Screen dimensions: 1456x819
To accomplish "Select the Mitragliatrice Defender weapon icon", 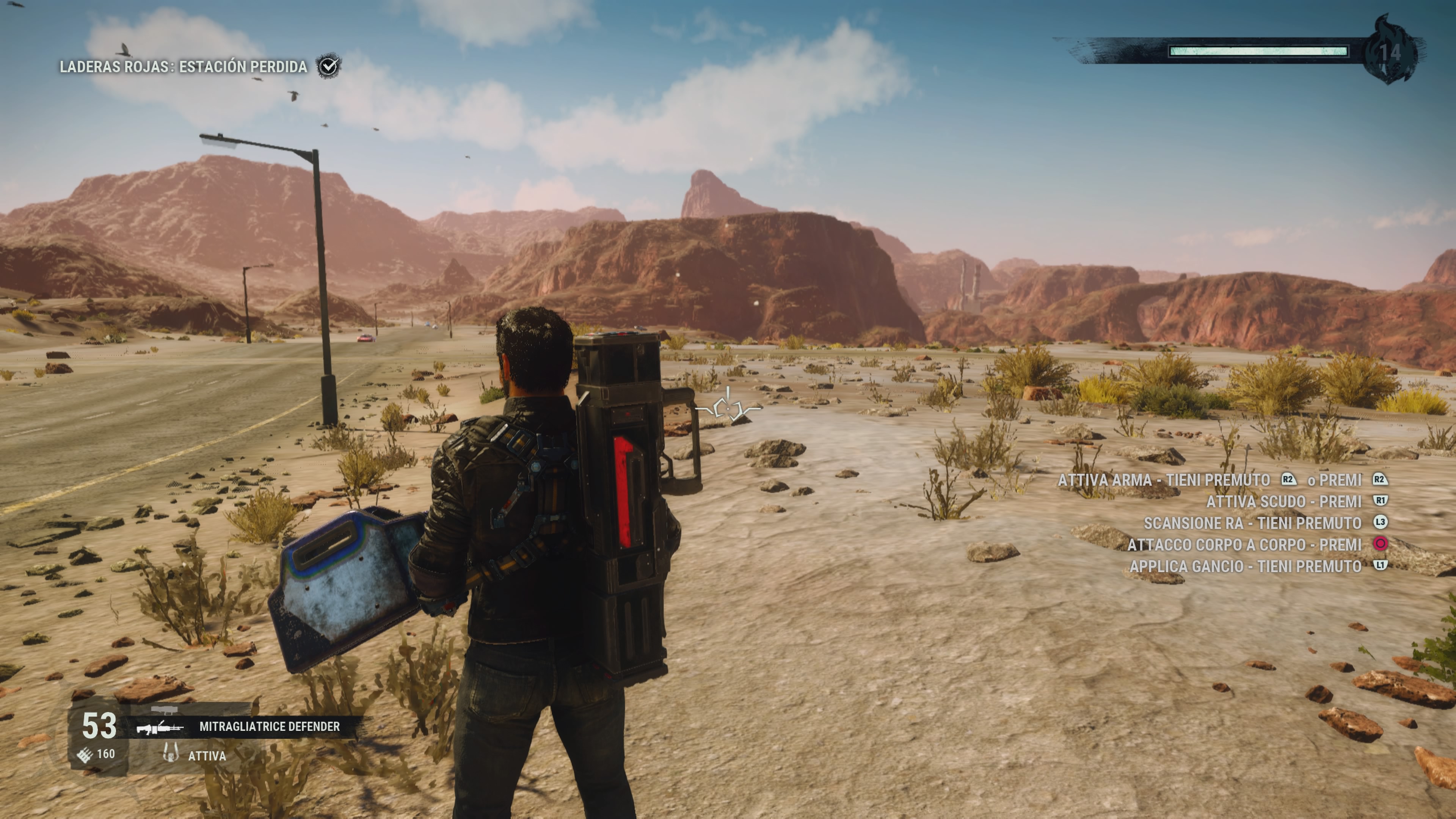I will tap(160, 727).
